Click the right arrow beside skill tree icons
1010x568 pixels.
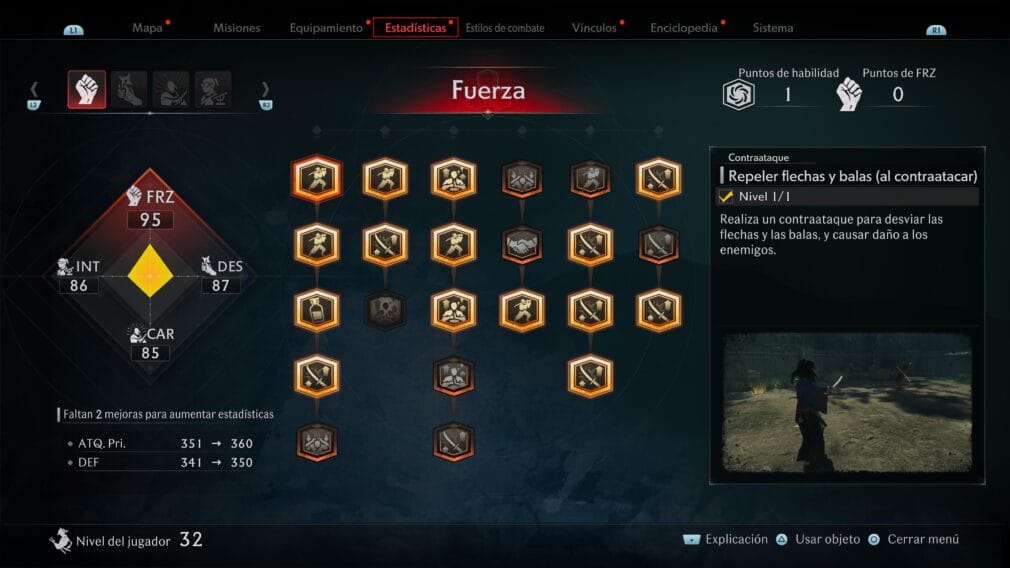pos(266,89)
